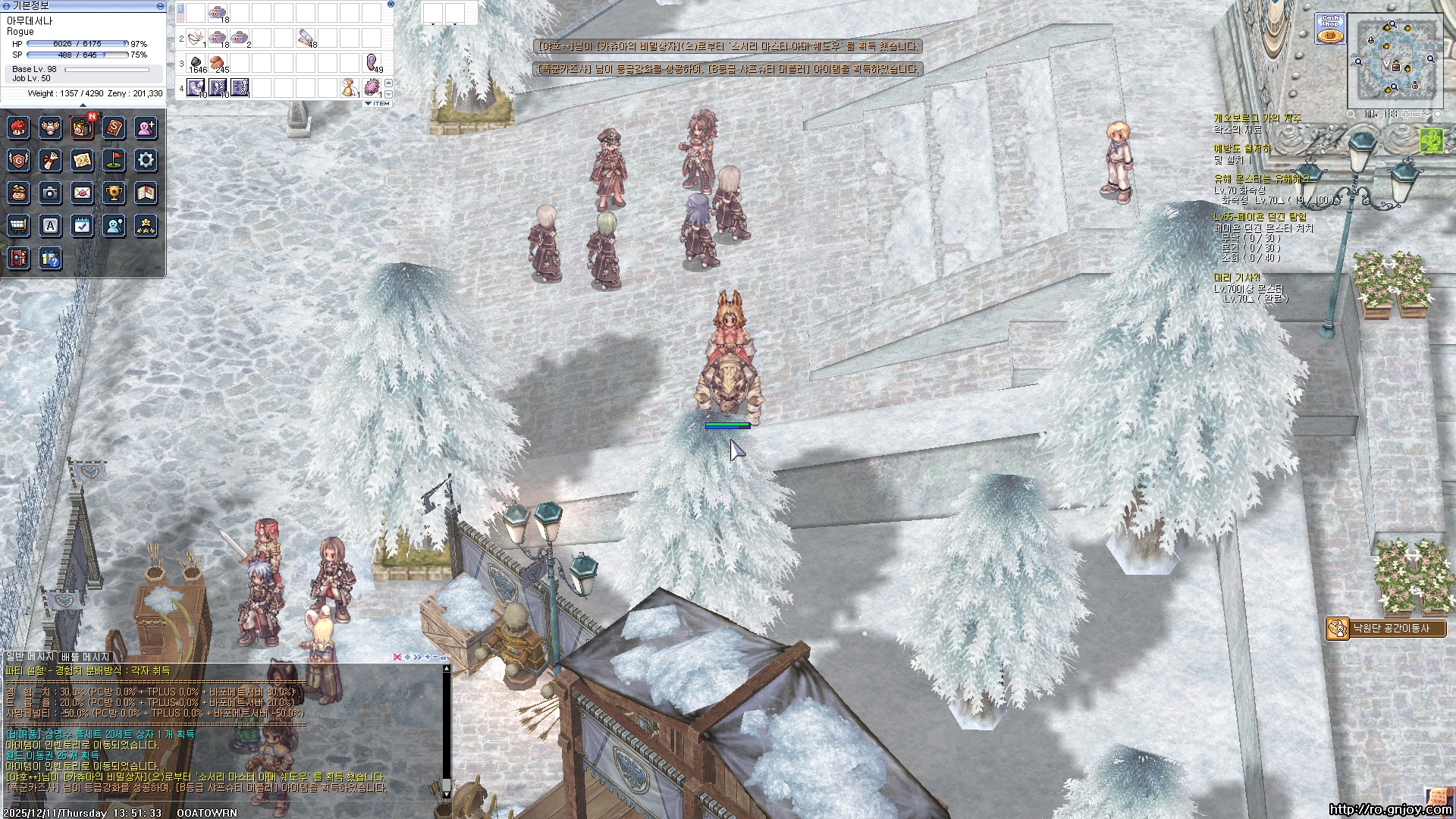Open the Cash Shop
This screenshot has width=1456, height=819.
tap(1330, 29)
